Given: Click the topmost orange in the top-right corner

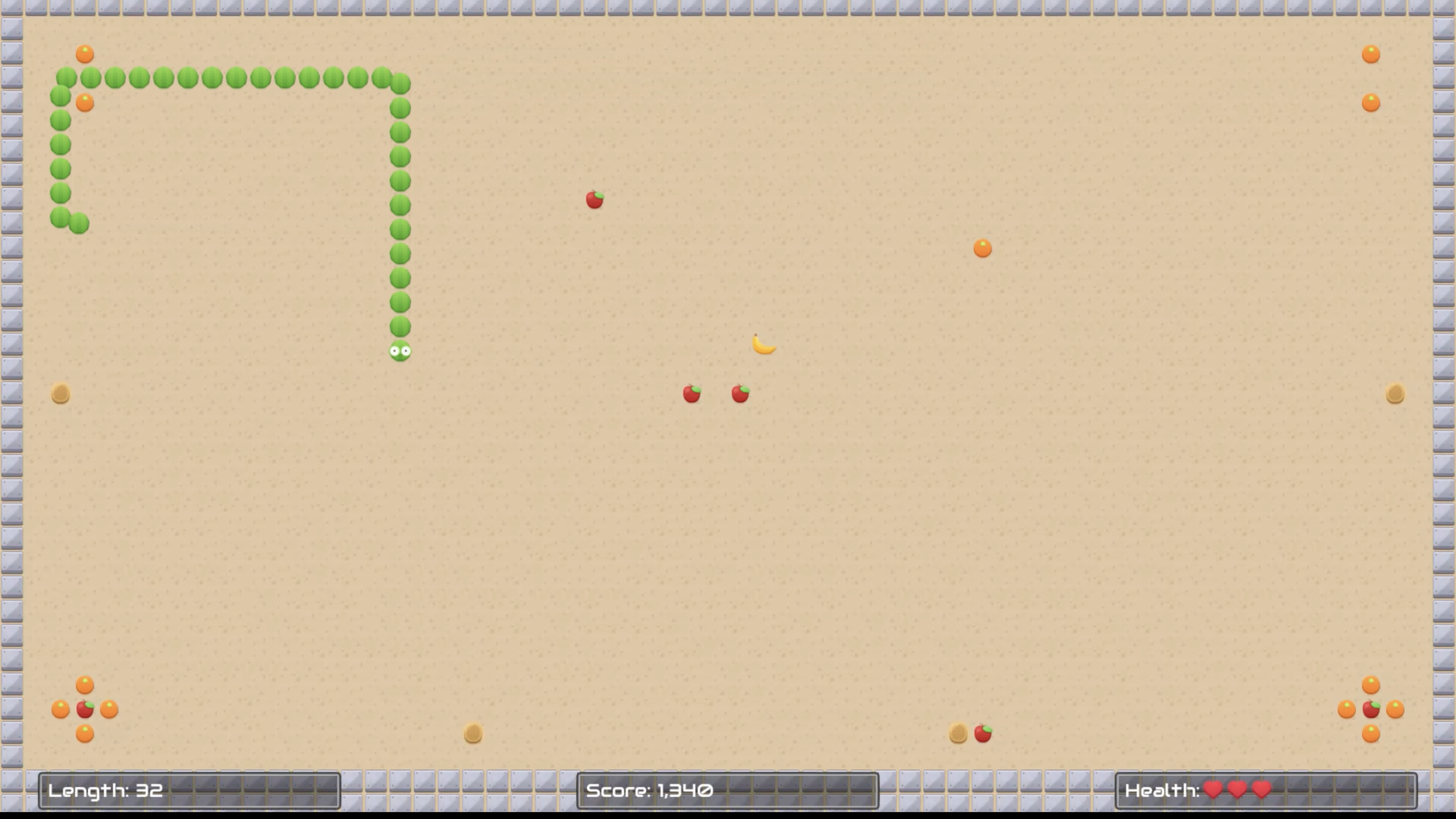Looking at the screenshot, I should 1370,52.
